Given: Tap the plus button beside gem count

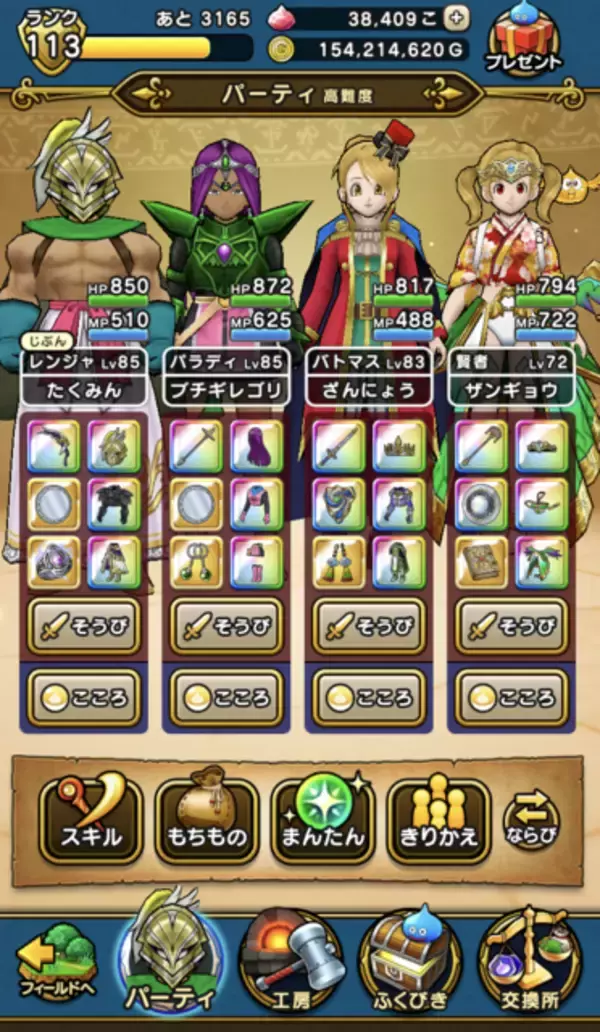Looking at the screenshot, I should (x=456, y=18).
